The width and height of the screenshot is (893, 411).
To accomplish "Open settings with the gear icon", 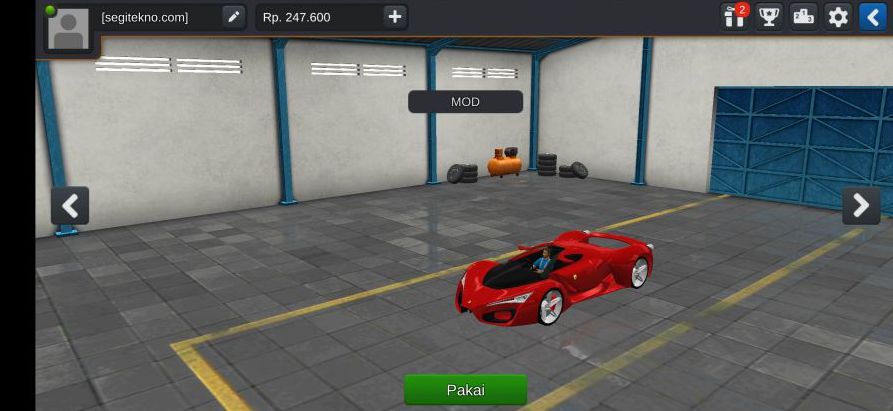I will (838, 17).
